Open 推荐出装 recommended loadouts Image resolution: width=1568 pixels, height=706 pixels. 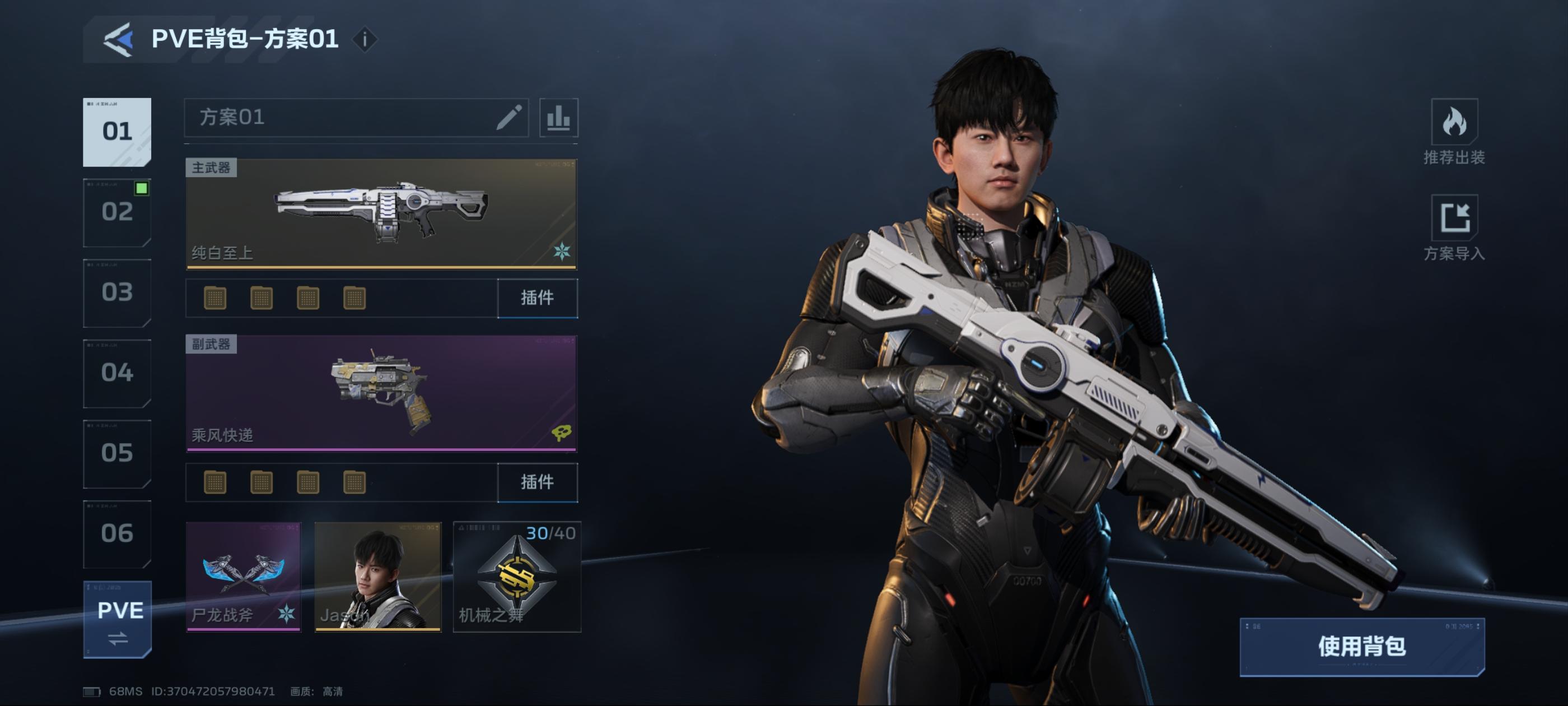pos(1454,132)
